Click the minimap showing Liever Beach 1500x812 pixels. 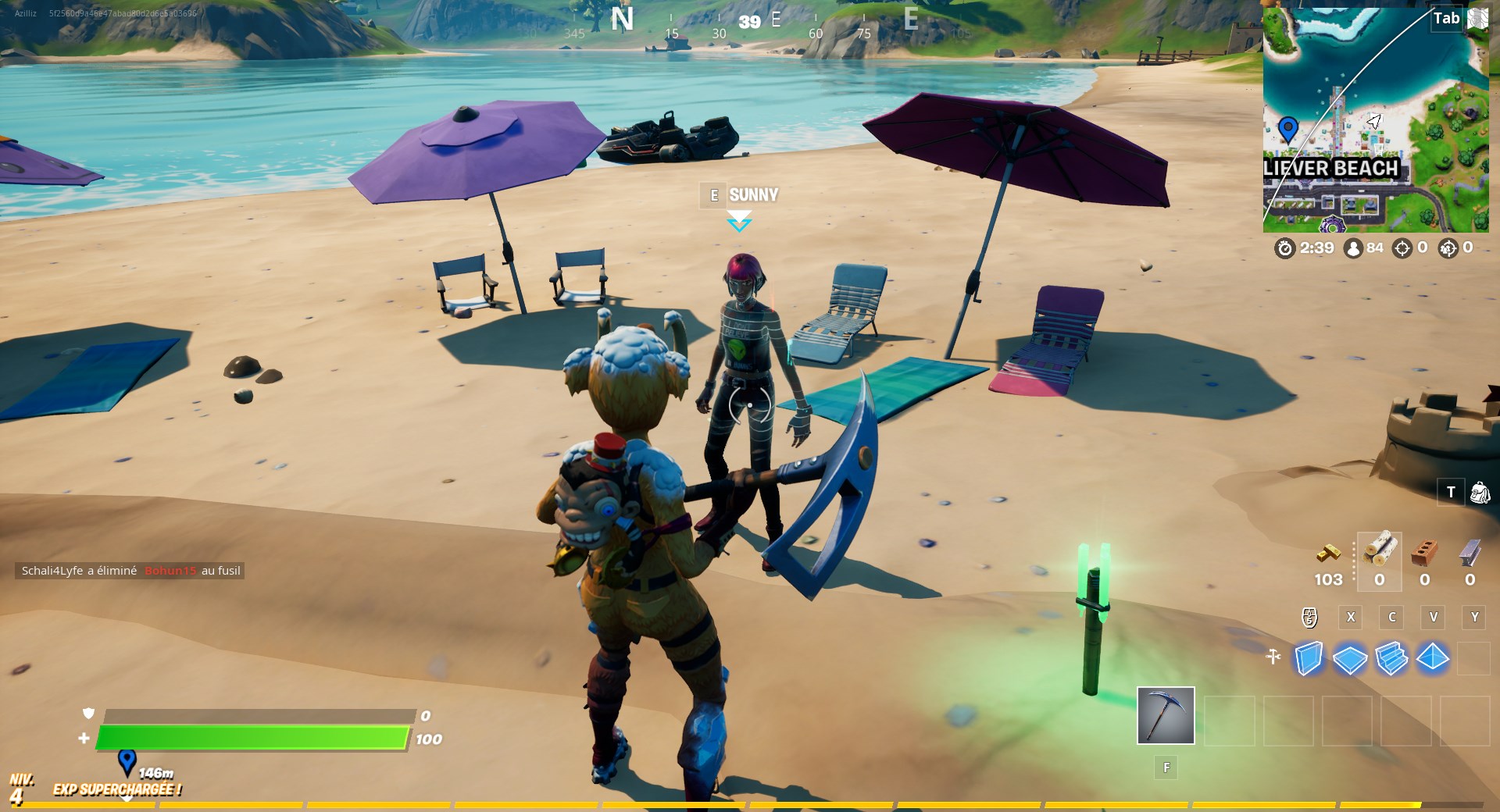point(1375,117)
